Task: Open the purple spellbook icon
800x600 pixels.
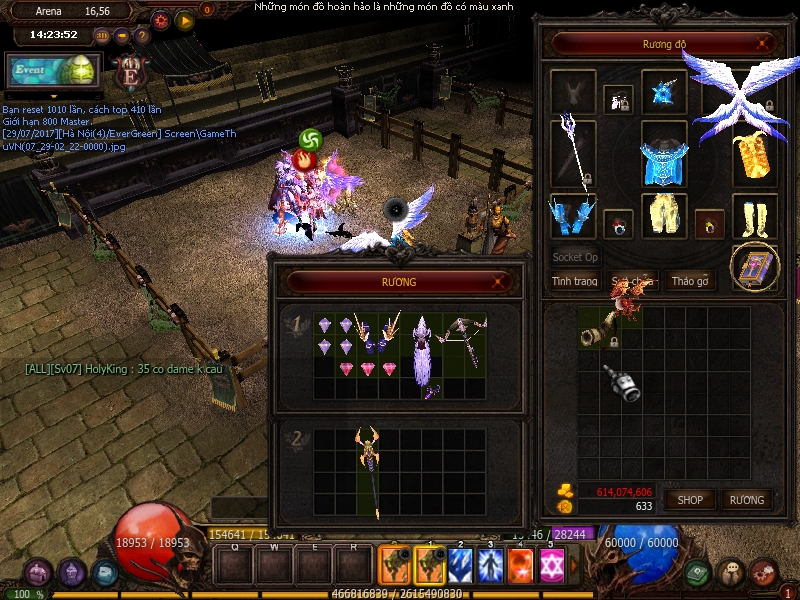Action: (x=753, y=266)
